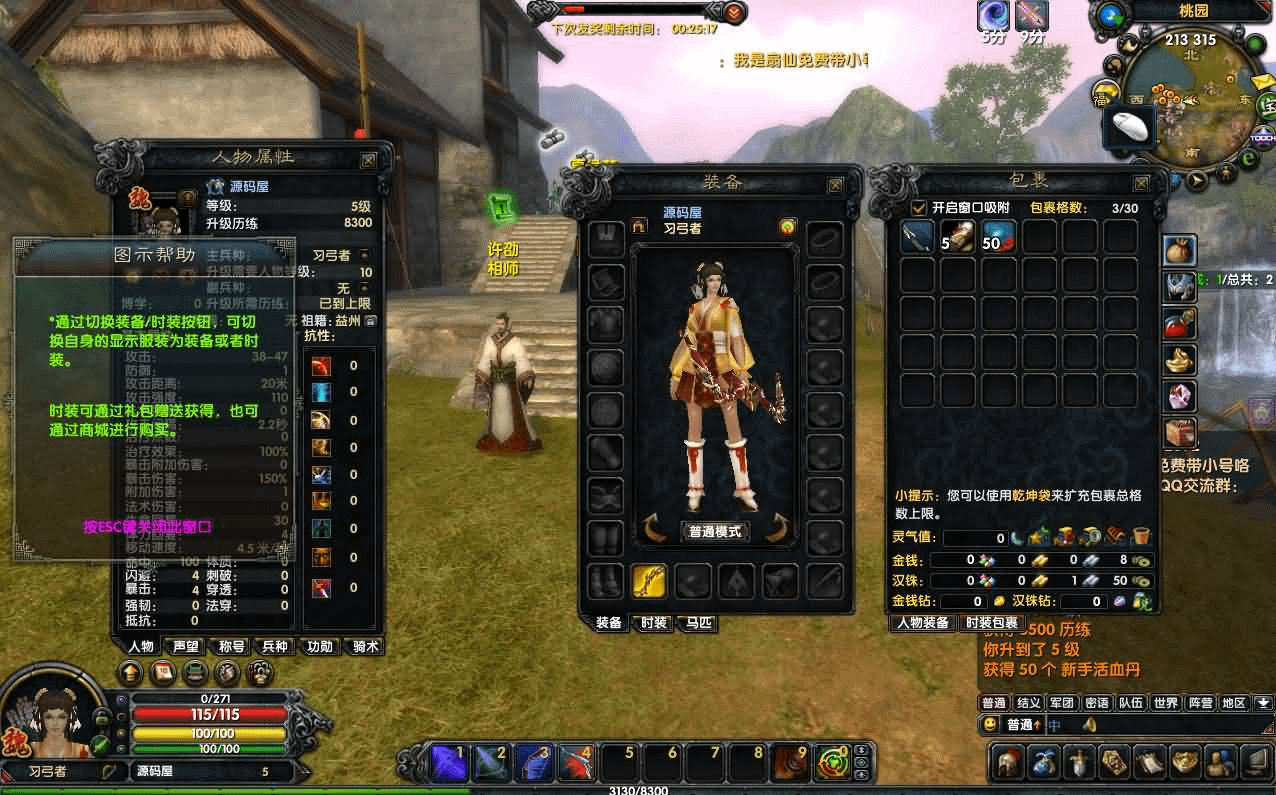The height and width of the screenshot is (795, 1276).
Task: Switch to the 人物装备 bag tab
Action: pos(923,622)
